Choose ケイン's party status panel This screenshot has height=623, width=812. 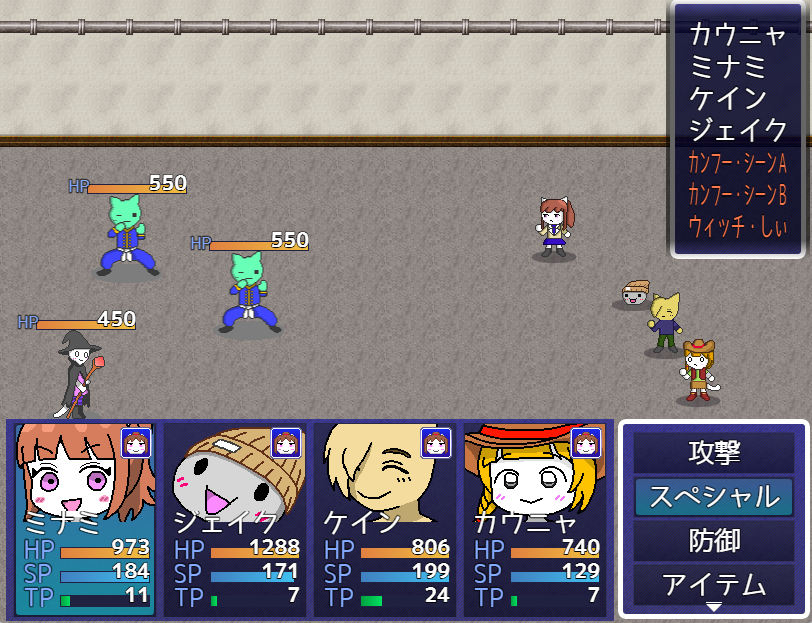pyautogui.click(x=385, y=519)
